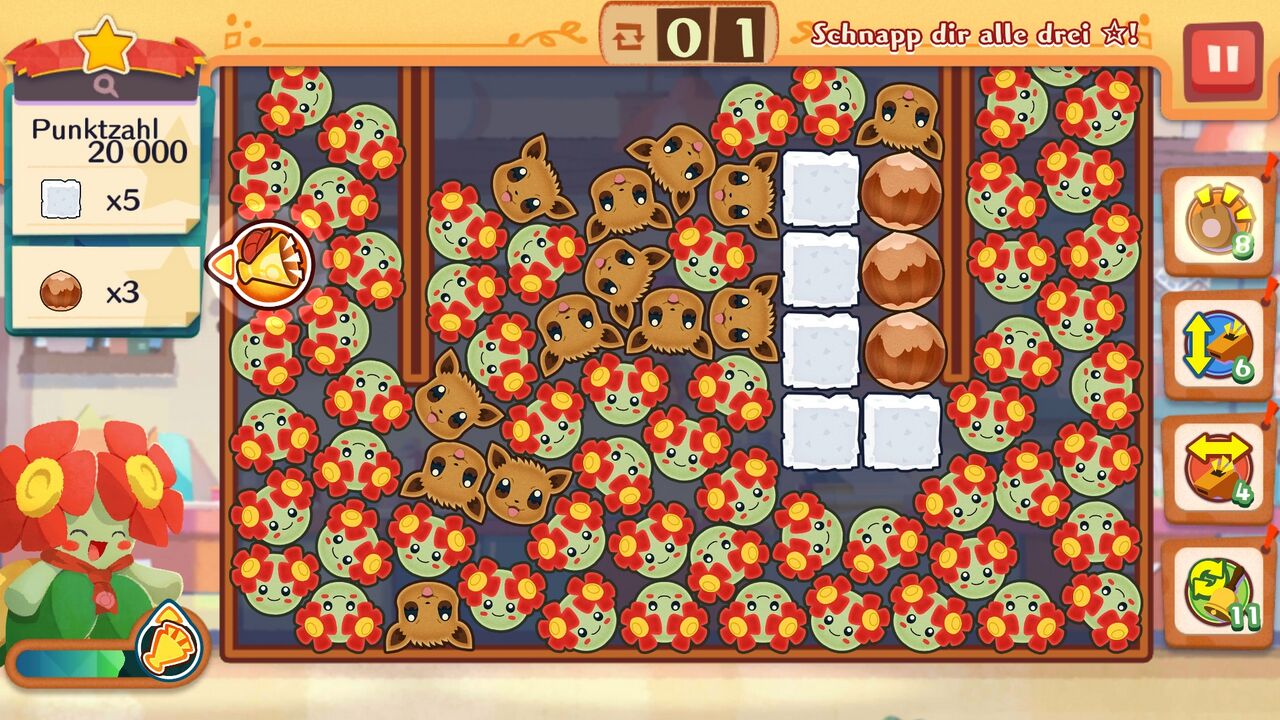The image size is (1280, 720).
Task: Pause the game with the red button
Action: [x=1221, y=60]
